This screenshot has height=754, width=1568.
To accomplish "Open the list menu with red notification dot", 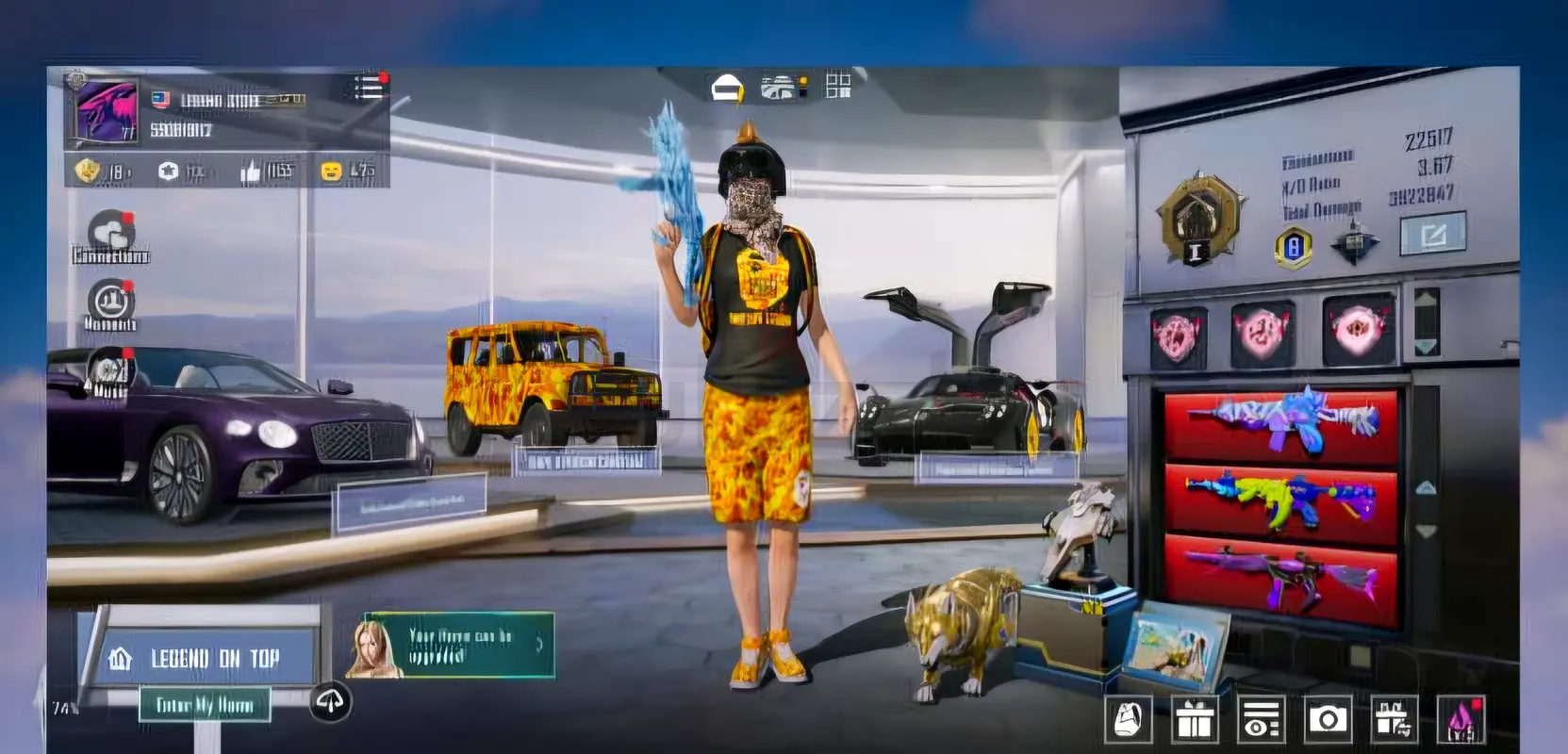I will point(368,87).
